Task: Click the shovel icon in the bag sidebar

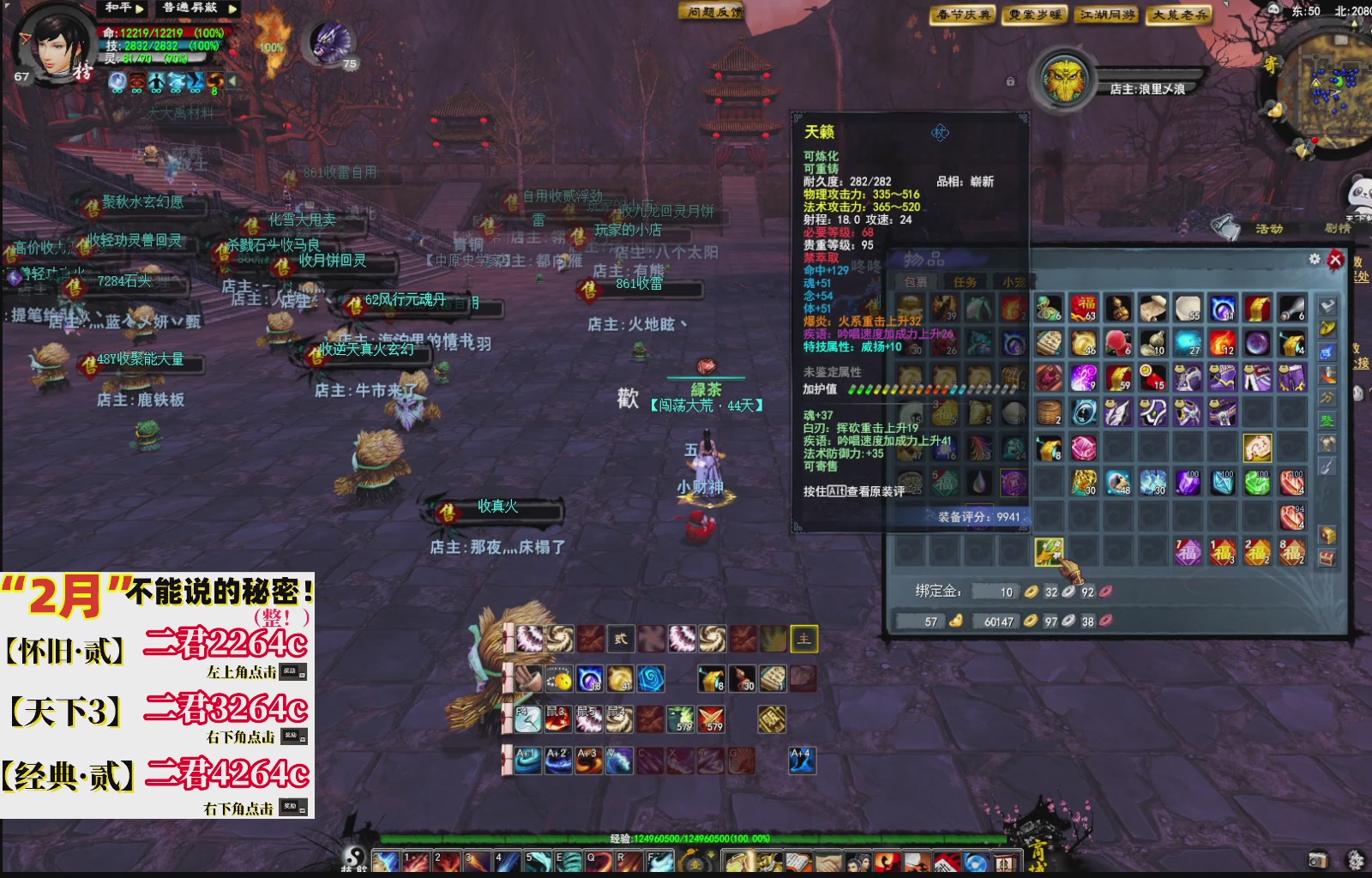Action: tap(1328, 465)
